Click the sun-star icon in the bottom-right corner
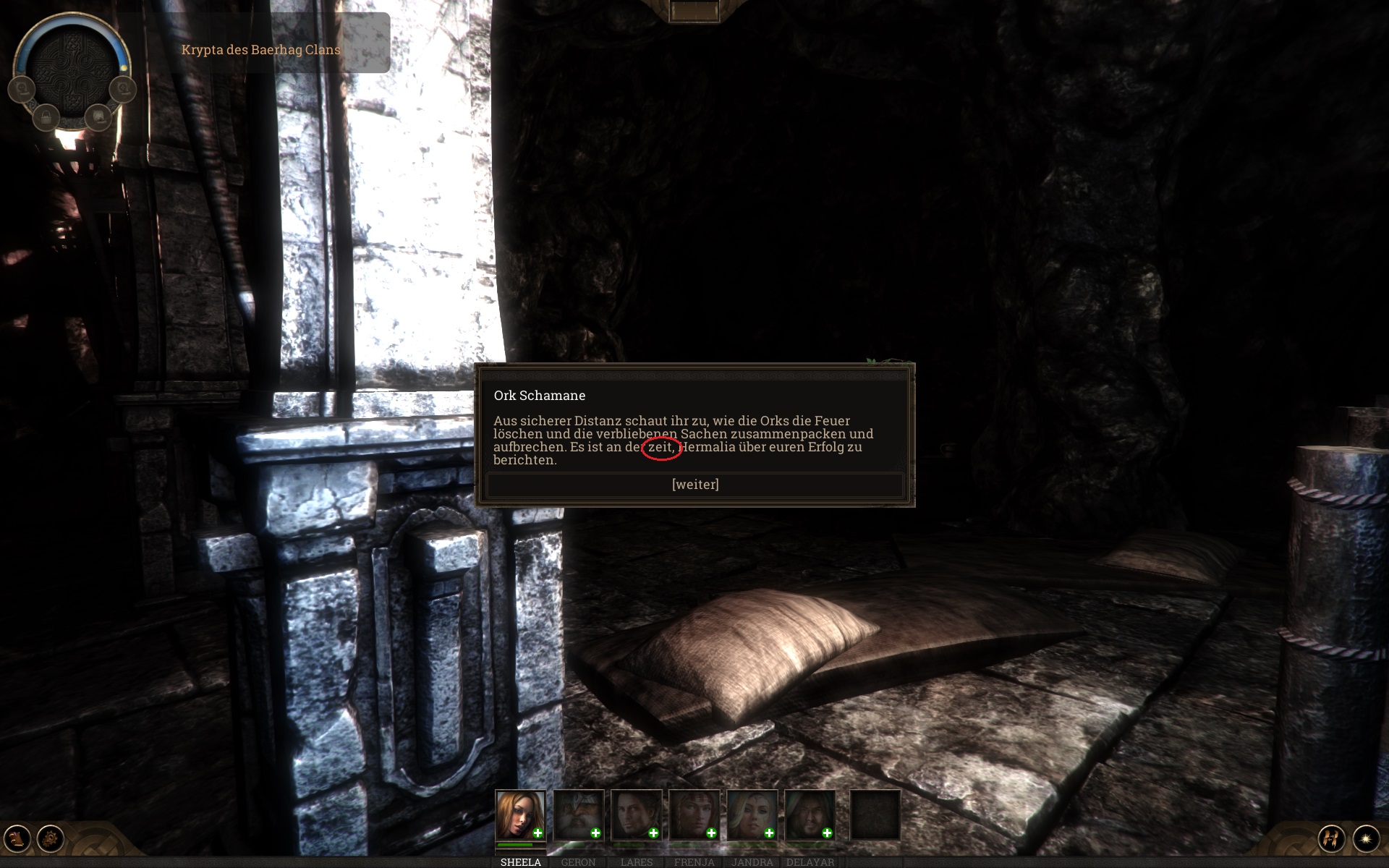 tap(1366, 838)
